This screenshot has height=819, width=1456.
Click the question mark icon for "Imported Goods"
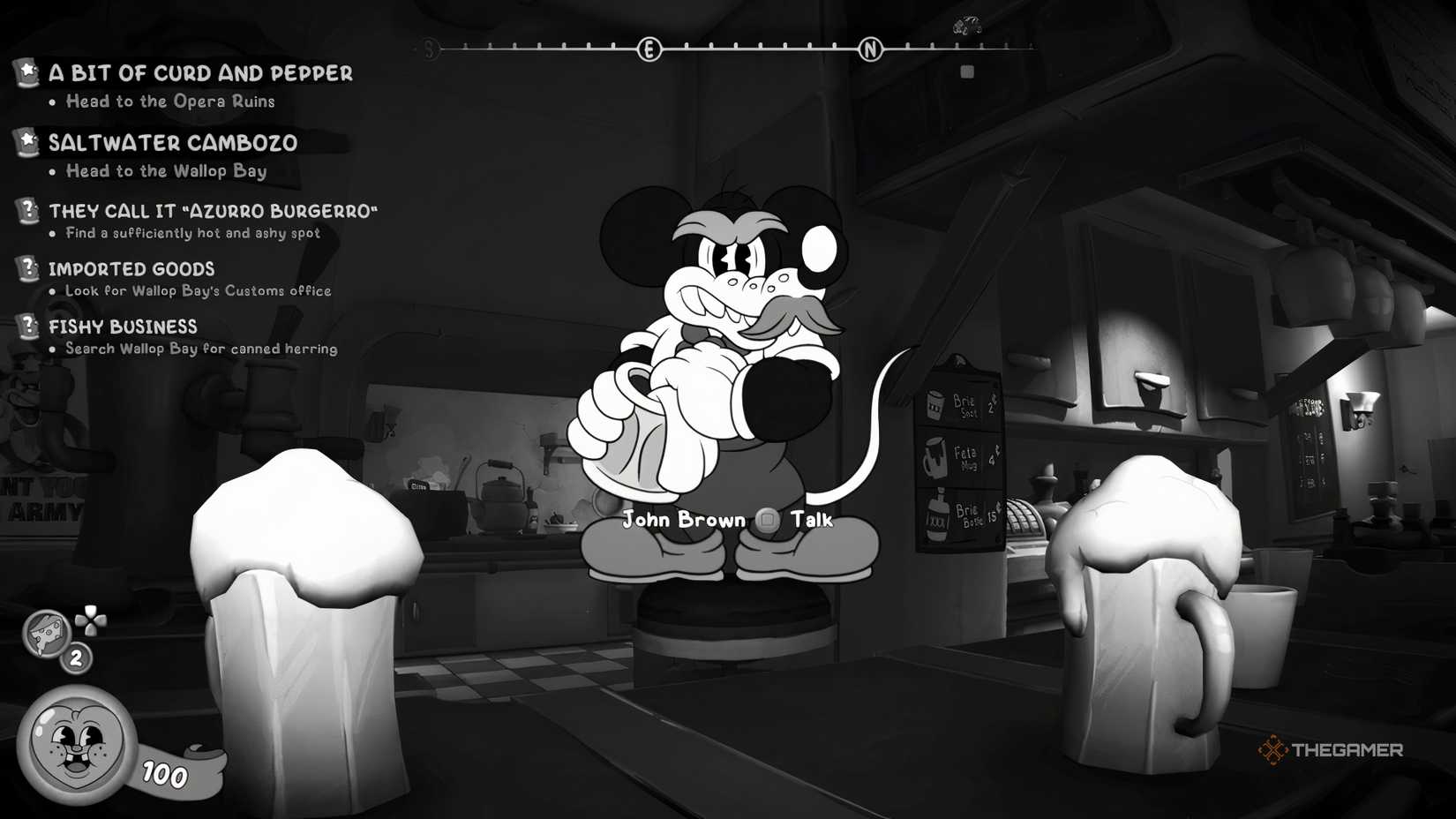coord(28,266)
